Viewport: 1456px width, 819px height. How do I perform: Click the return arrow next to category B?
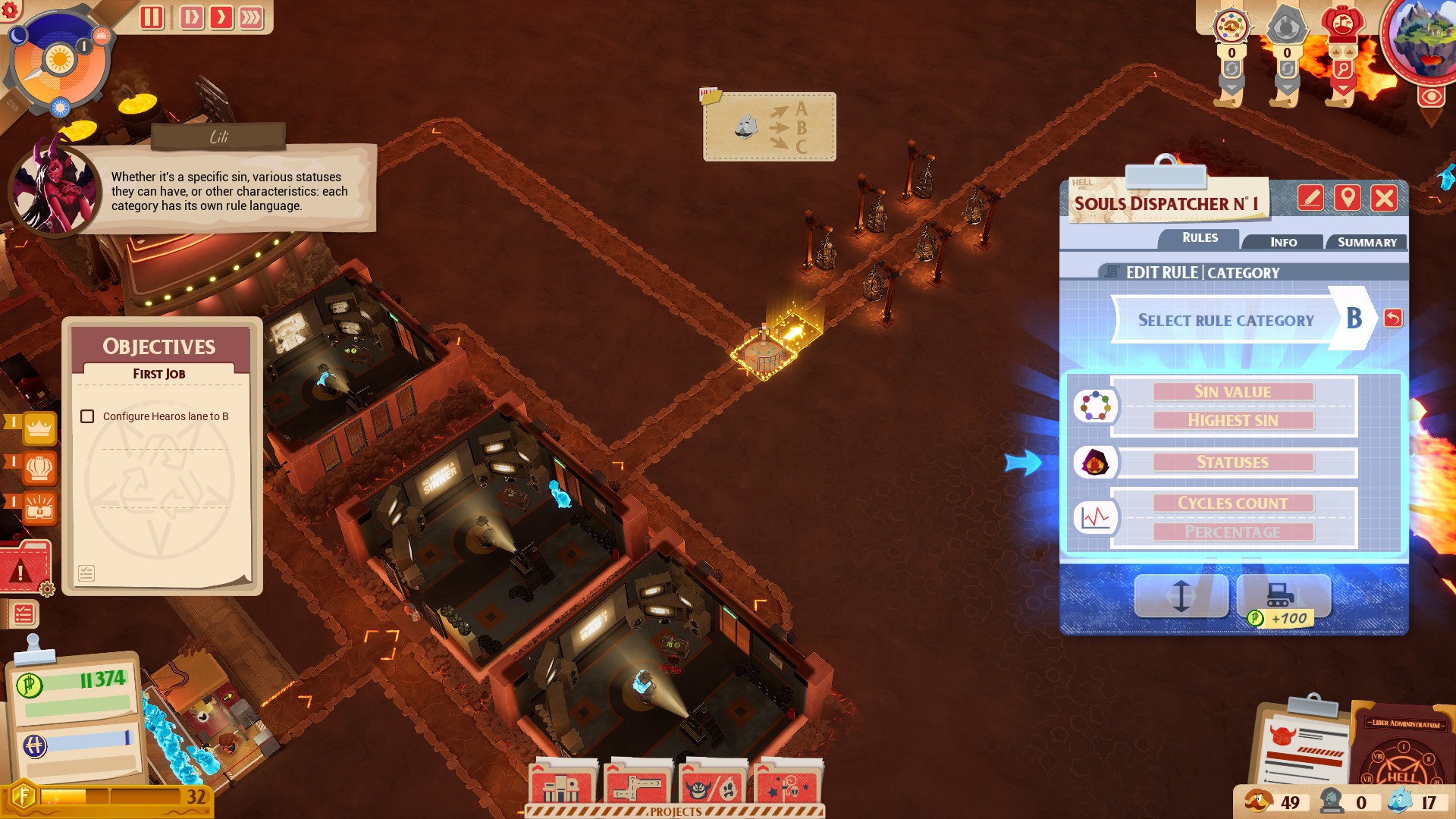pyautogui.click(x=1393, y=319)
